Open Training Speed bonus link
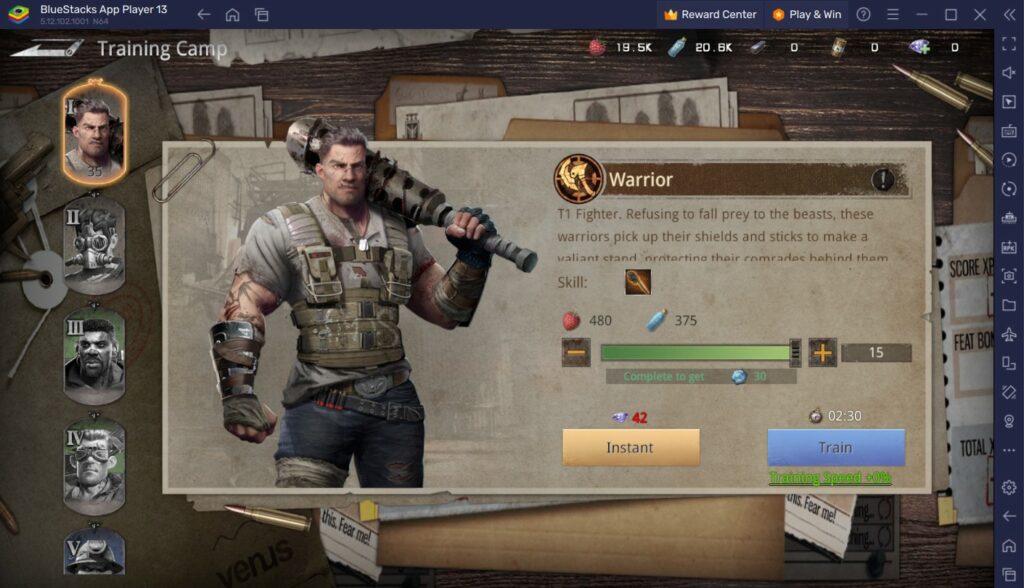This screenshot has width=1024, height=588. [x=830, y=478]
